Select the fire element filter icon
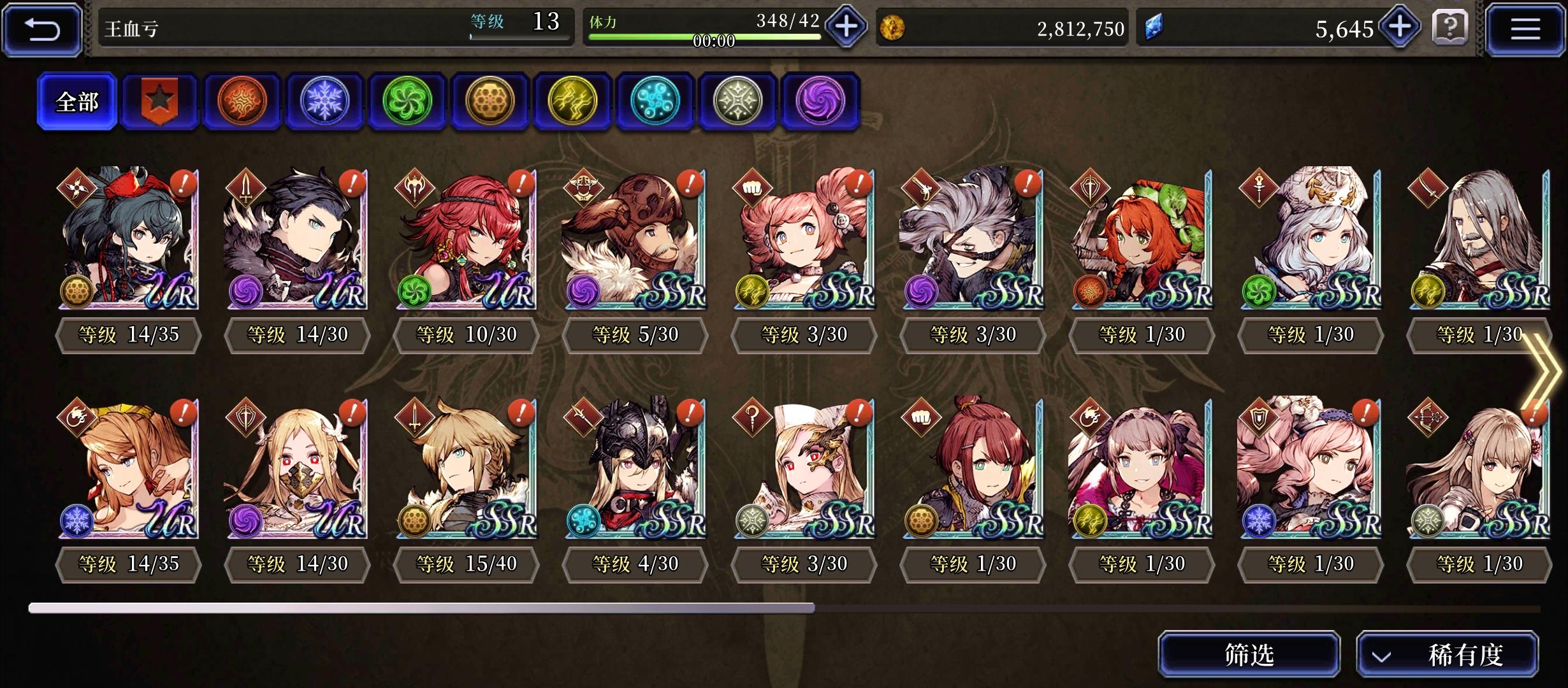Image resolution: width=1568 pixels, height=688 pixels. tap(243, 102)
